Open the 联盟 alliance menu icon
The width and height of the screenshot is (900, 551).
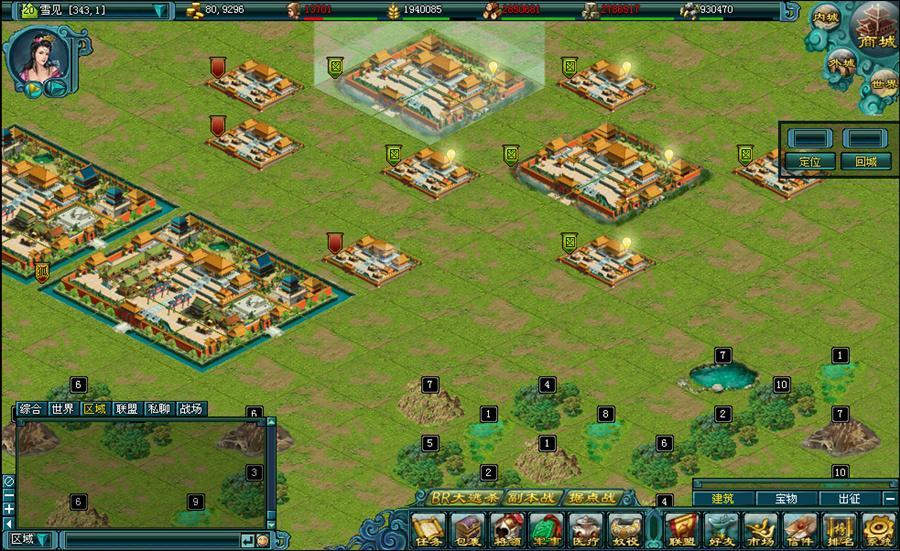(681, 529)
